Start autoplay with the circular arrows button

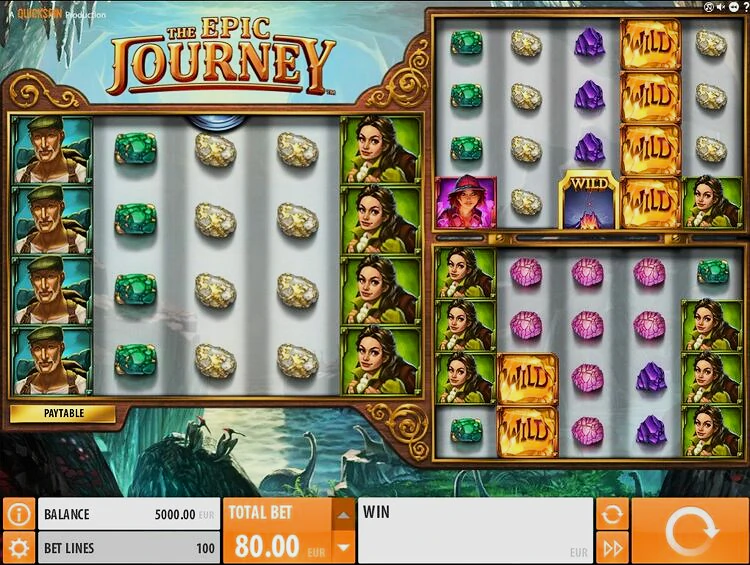[611, 514]
